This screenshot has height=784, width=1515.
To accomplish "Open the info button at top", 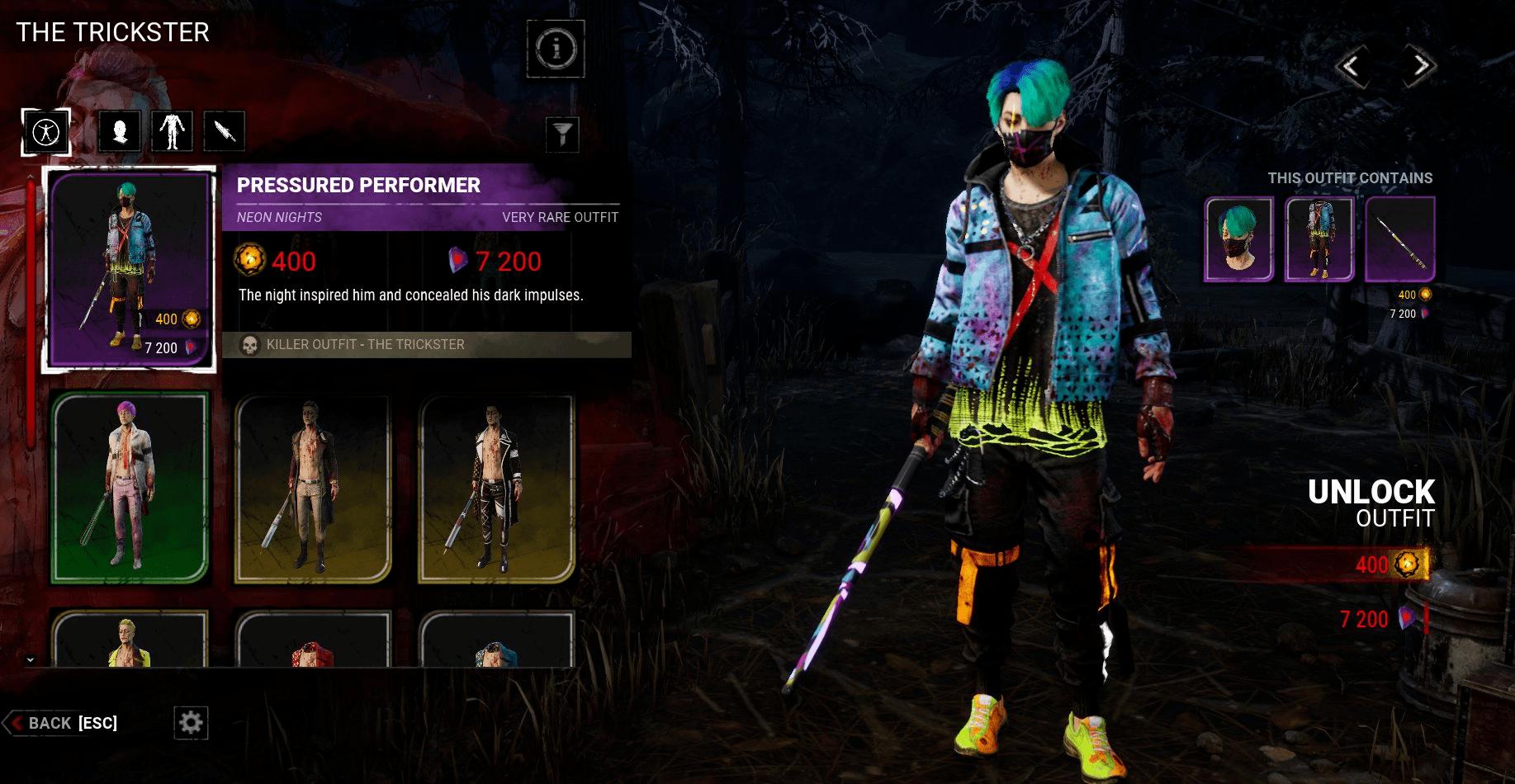I will click(556, 50).
